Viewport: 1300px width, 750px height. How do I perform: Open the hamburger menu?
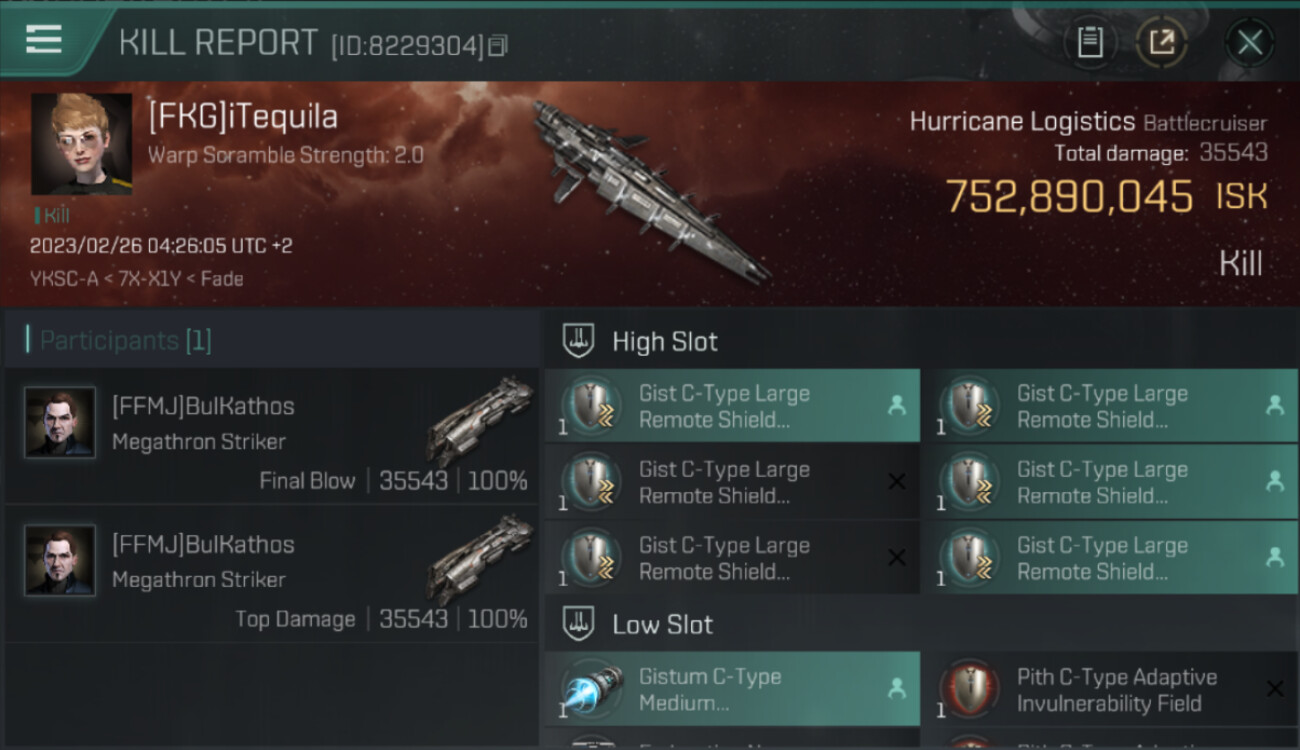(45, 40)
